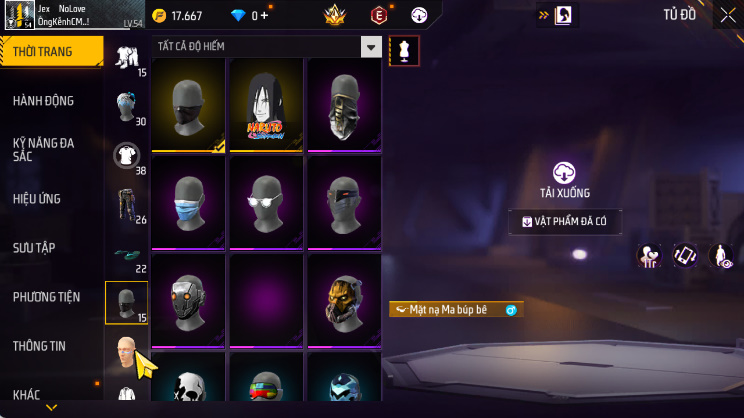The height and width of the screenshot is (418, 744).
Task: Show the THÔNG TIN section
Action: click(39, 346)
